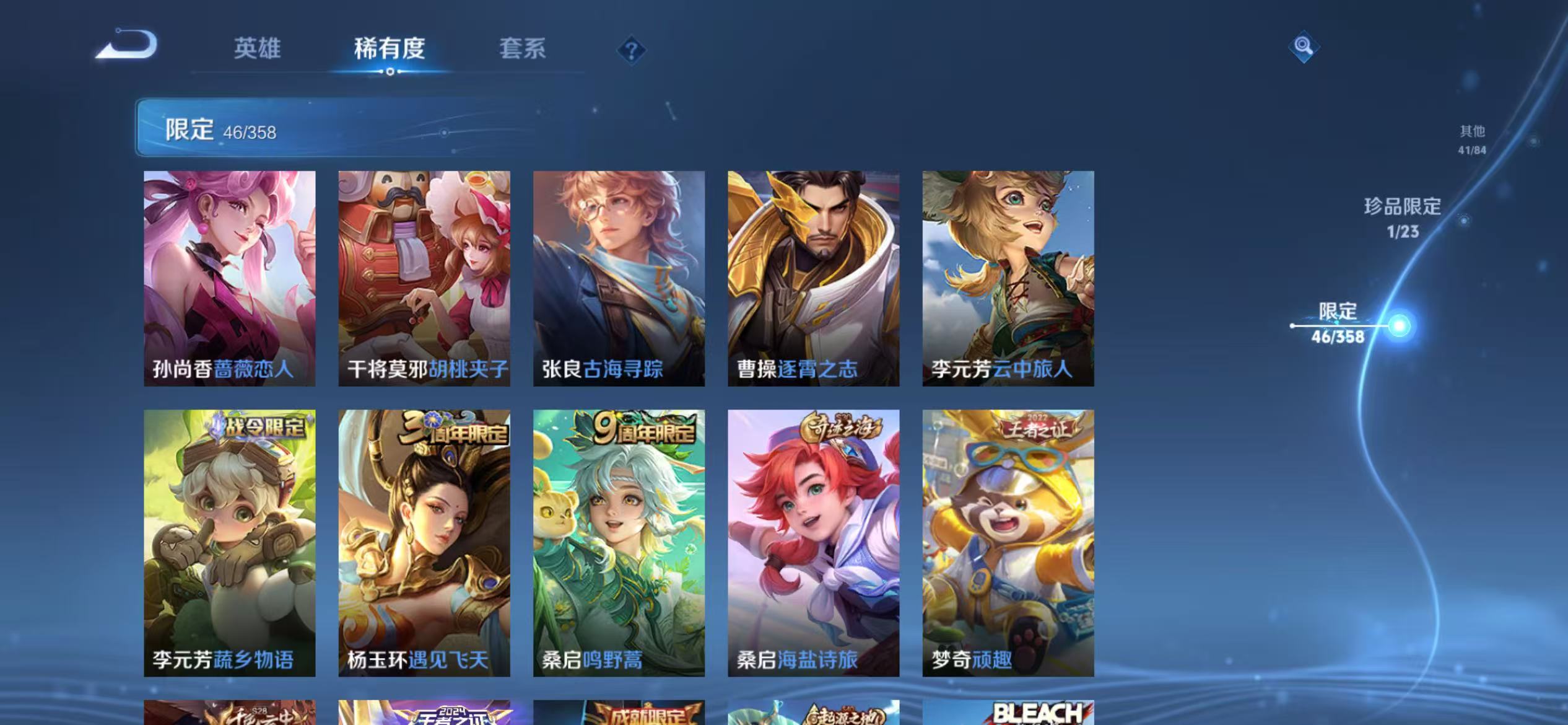Switch to the 英雄 tab
The width and height of the screenshot is (1568, 725).
[258, 48]
